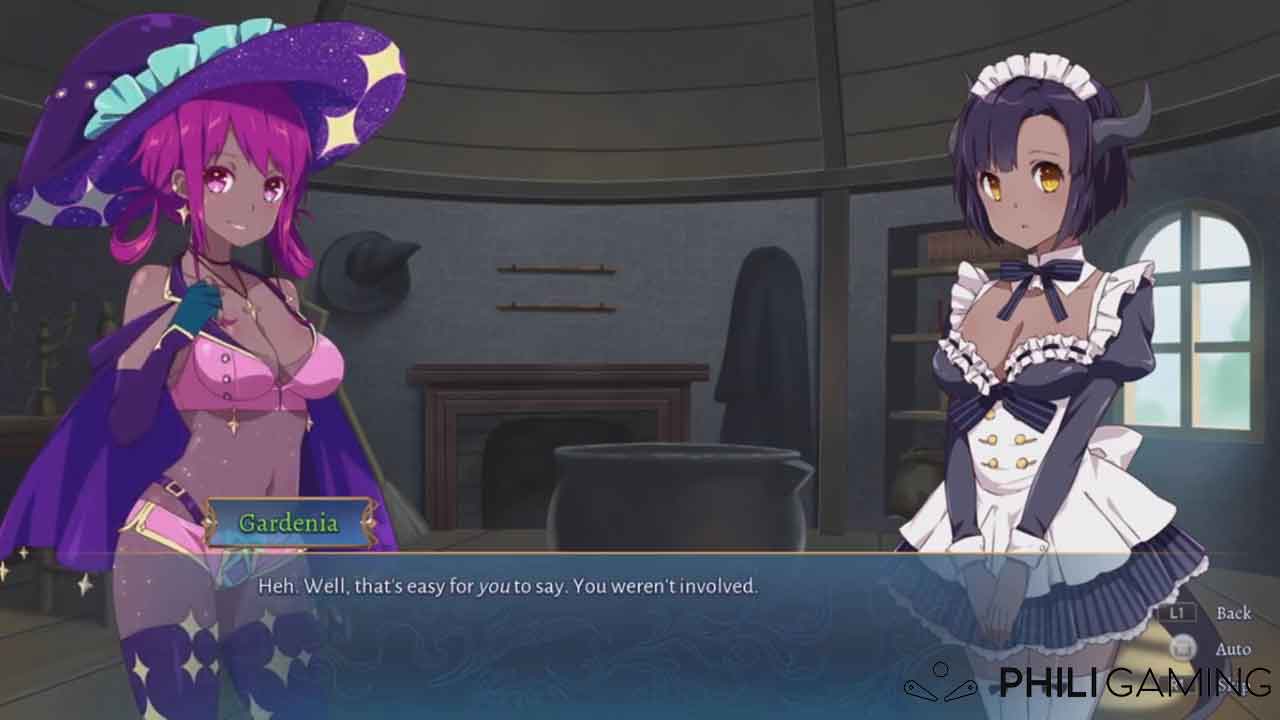Screen dimensions: 1280x720
Task: Click the Back label to rewind dialogue
Action: (1233, 613)
